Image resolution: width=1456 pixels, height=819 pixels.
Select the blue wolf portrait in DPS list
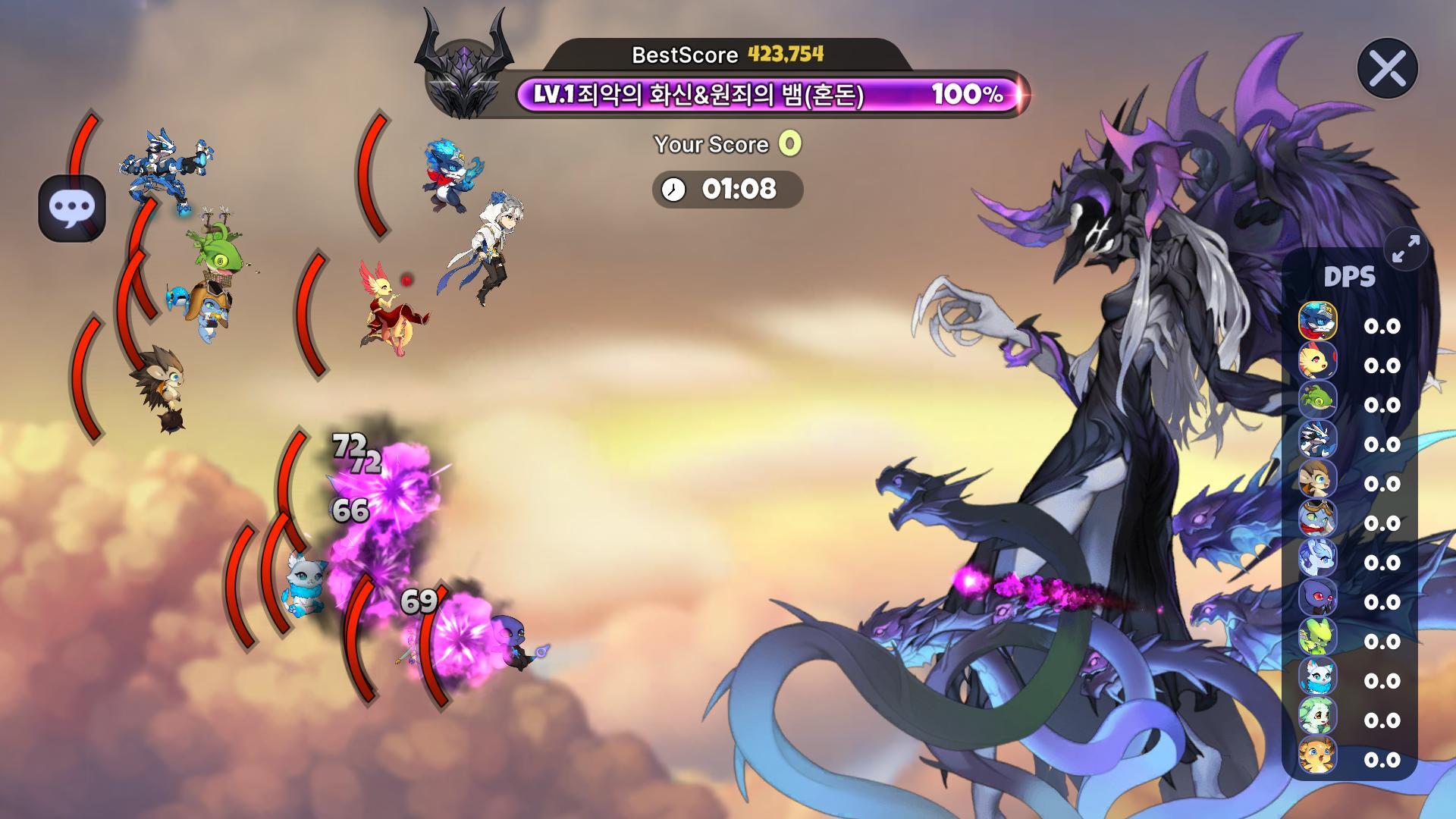pyautogui.click(x=1317, y=320)
